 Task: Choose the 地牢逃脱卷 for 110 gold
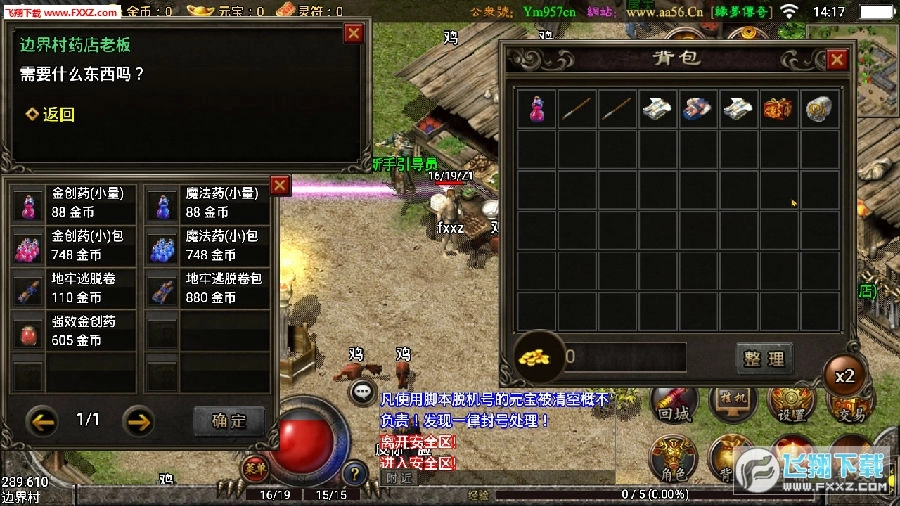[x=74, y=288]
